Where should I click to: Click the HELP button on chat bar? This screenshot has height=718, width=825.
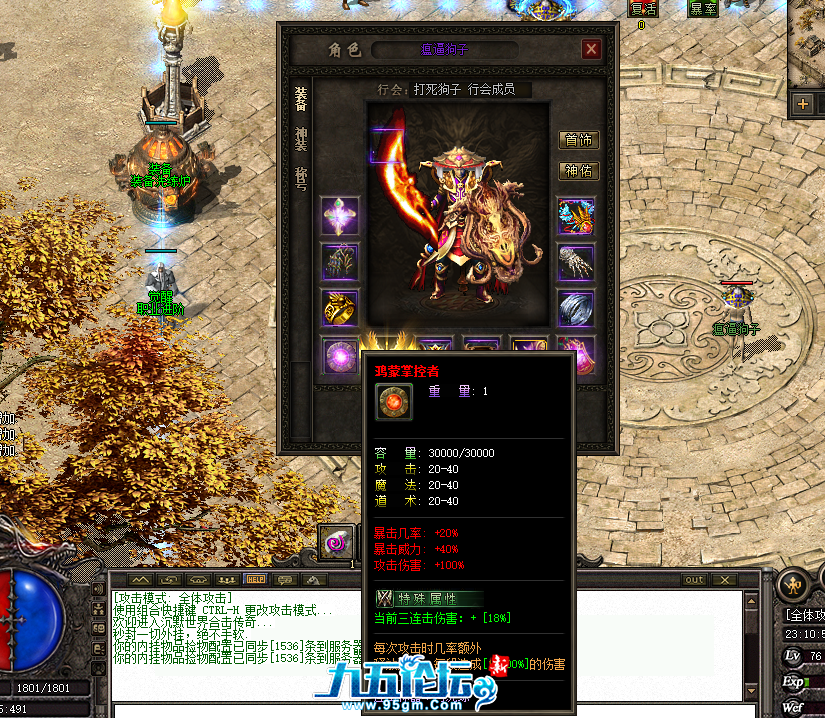click(256, 579)
